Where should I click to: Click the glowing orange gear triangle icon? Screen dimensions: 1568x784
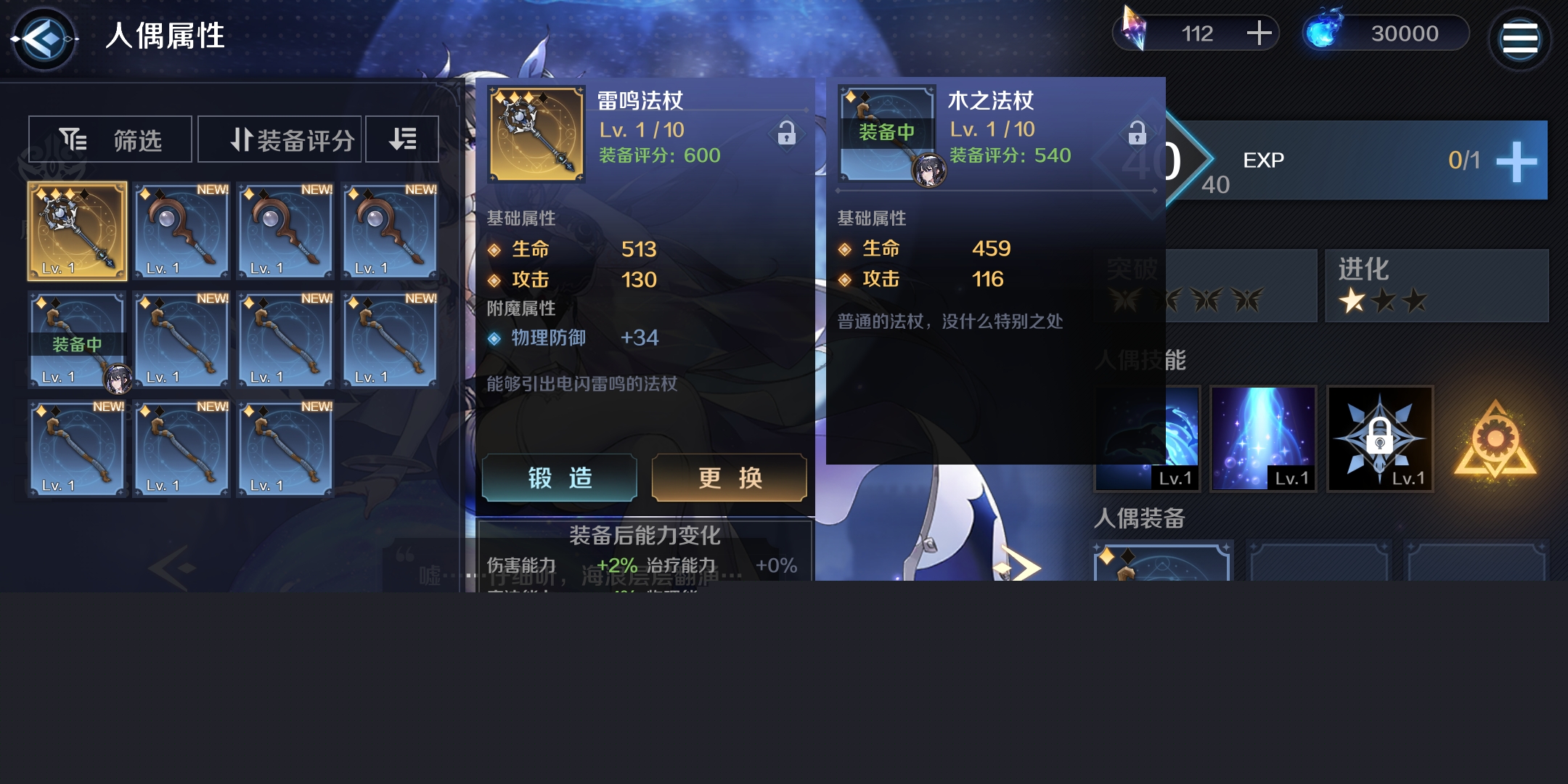[1495, 440]
